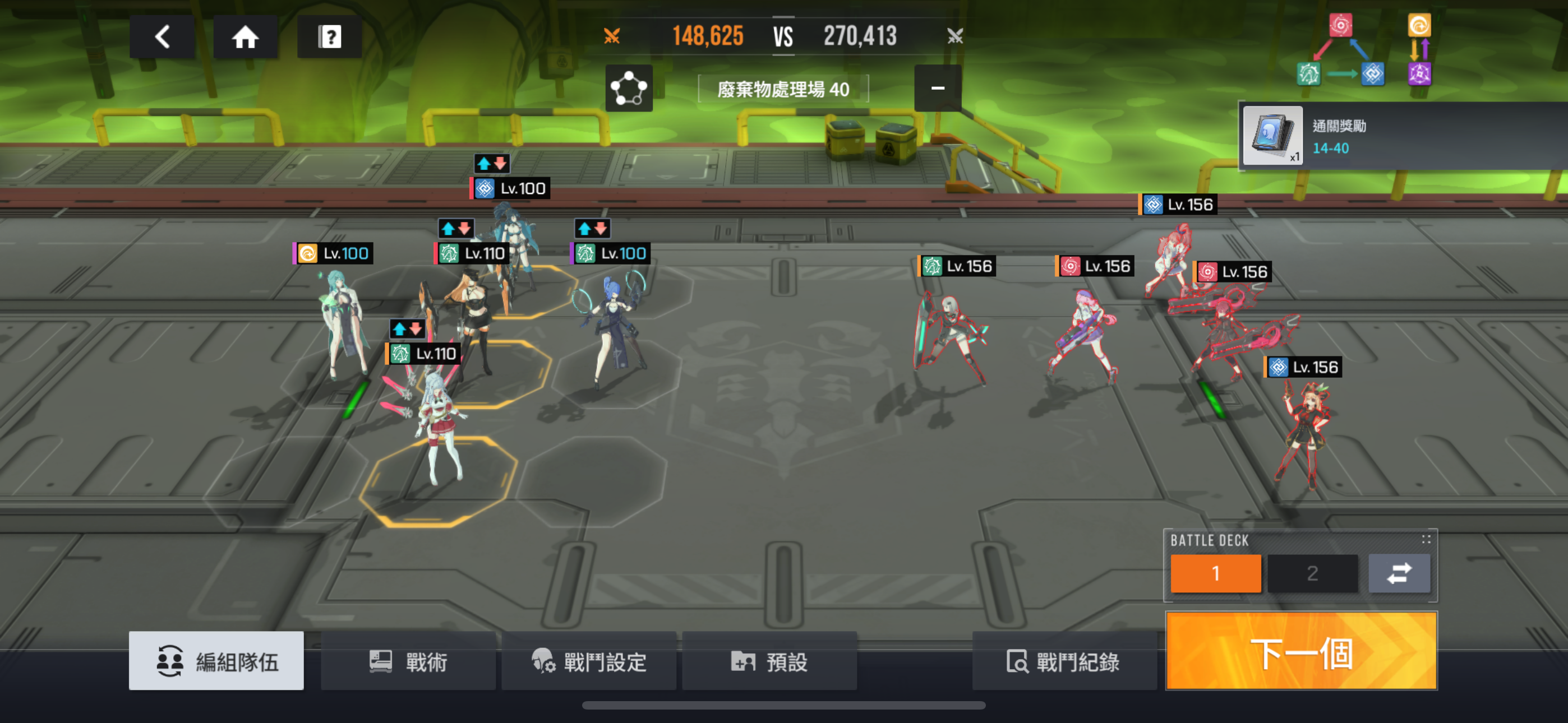Open the 預設 preset teams

[769, 661]
